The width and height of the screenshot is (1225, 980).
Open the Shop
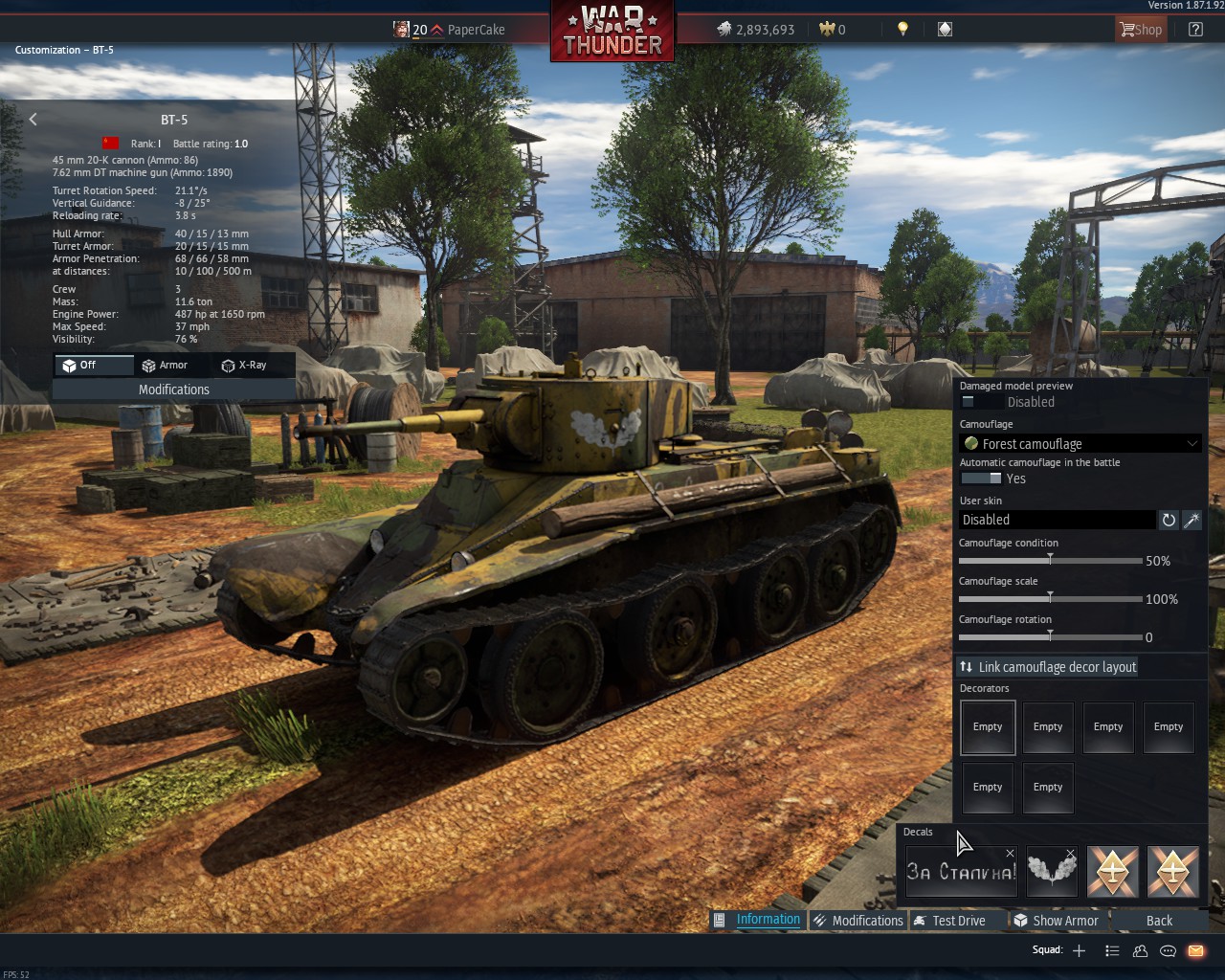1141,30
